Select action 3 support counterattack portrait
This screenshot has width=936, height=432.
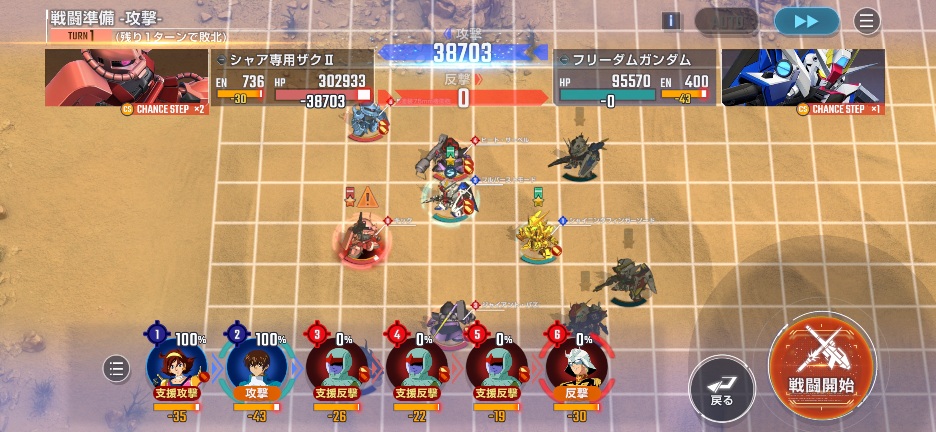[337, 364]
